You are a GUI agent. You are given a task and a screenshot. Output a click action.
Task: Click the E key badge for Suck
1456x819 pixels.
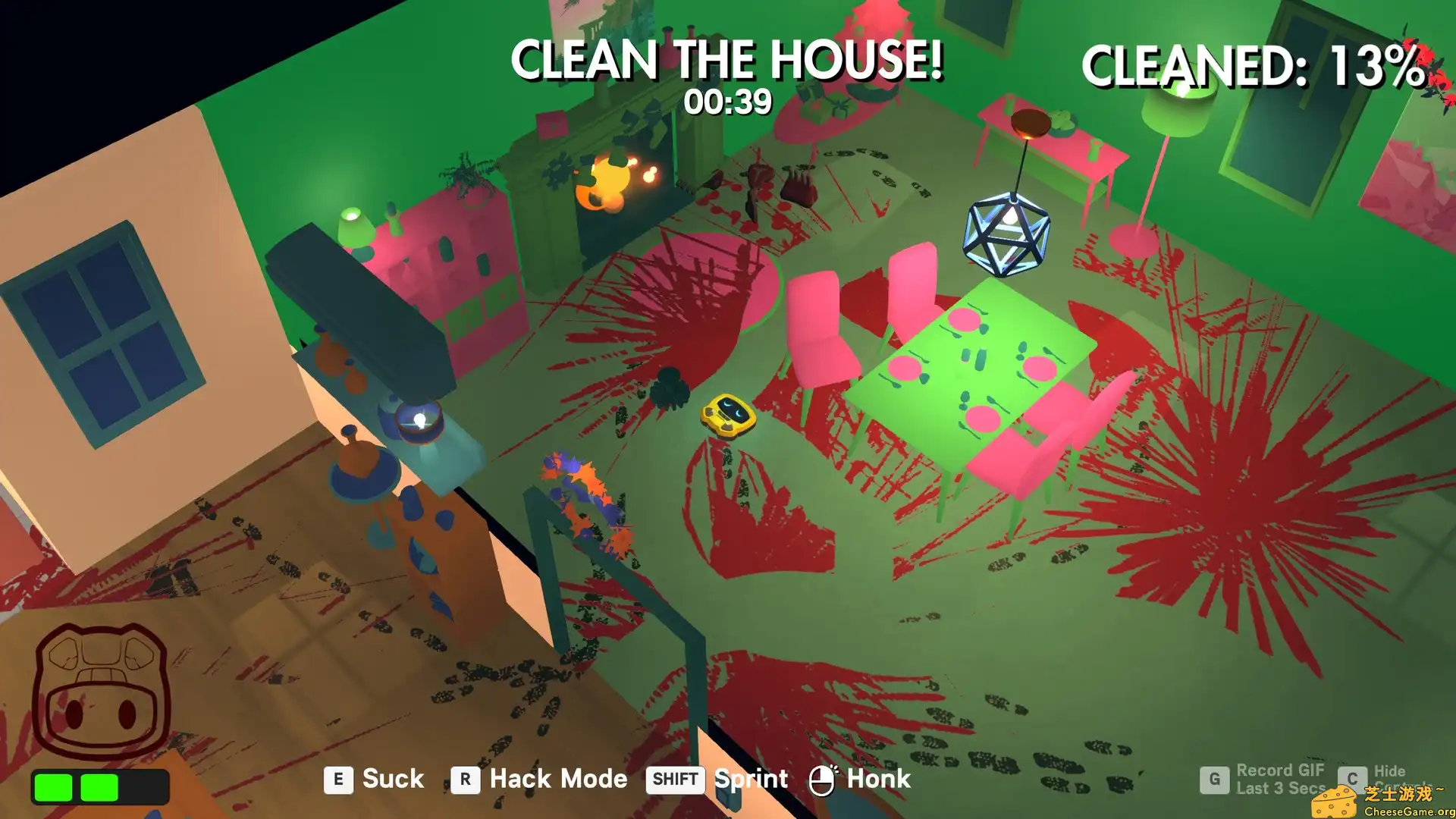339,779
